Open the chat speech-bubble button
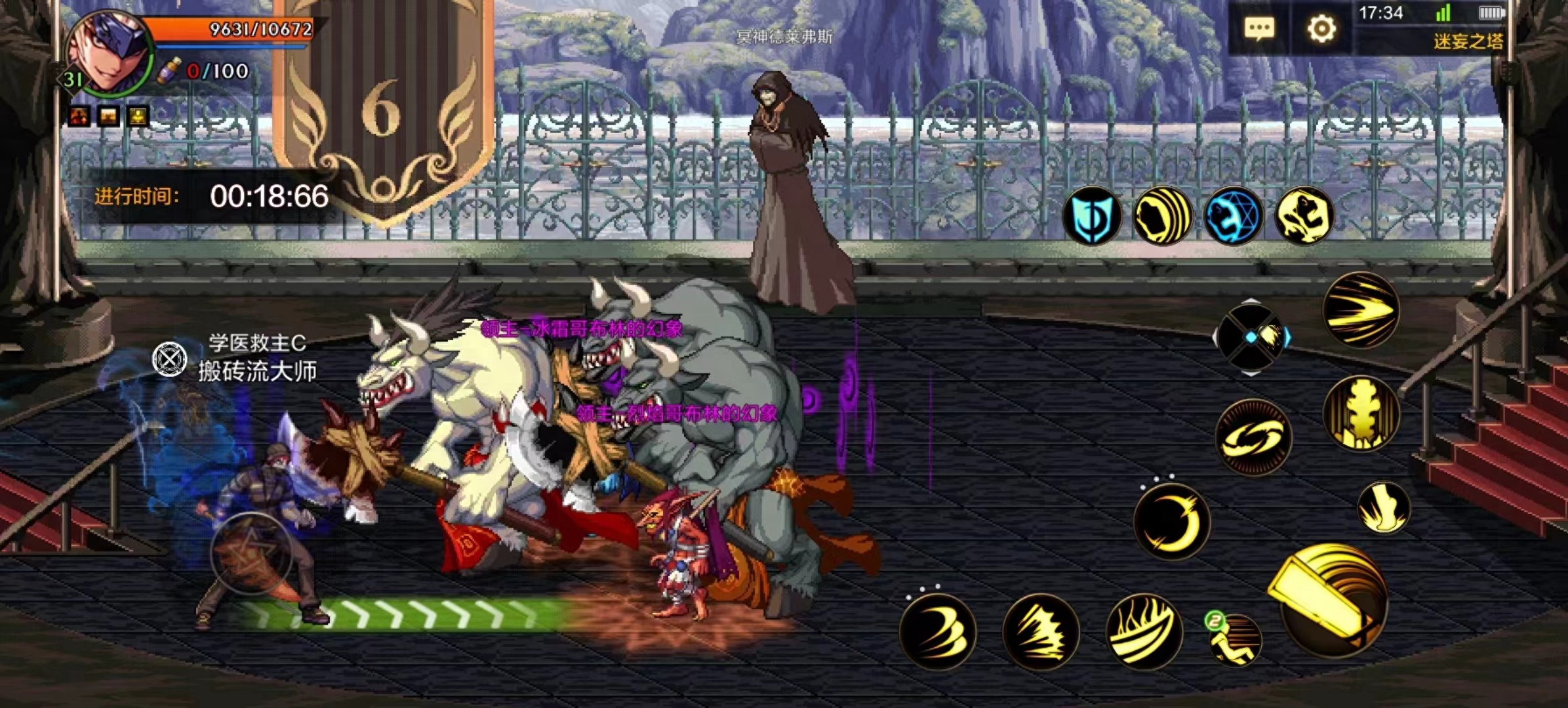Image resolution: width=1568 pixels, height=708 pixels. [x=1259, y=29]
